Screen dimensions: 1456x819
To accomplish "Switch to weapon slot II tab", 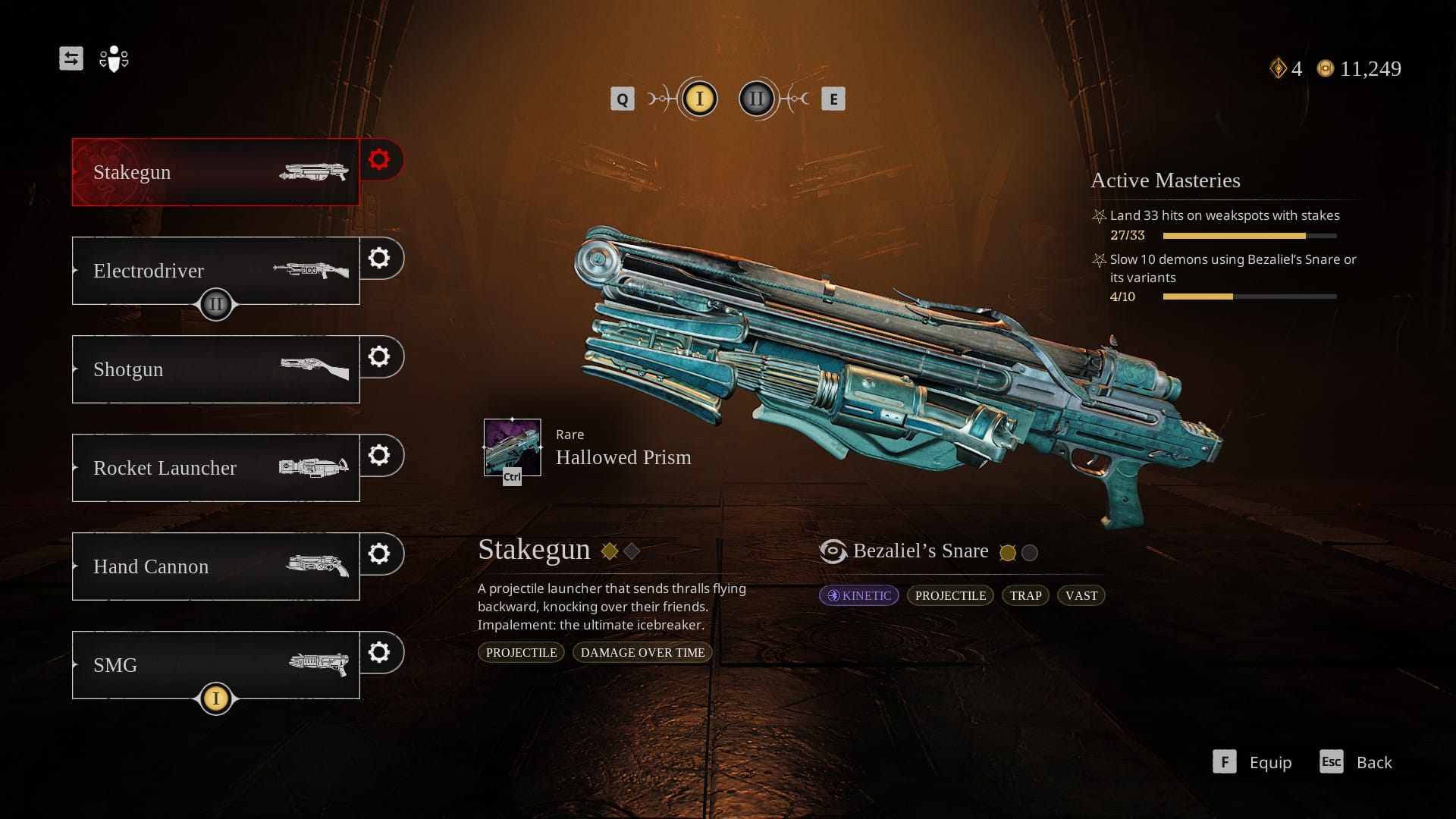I will (757, 99).
